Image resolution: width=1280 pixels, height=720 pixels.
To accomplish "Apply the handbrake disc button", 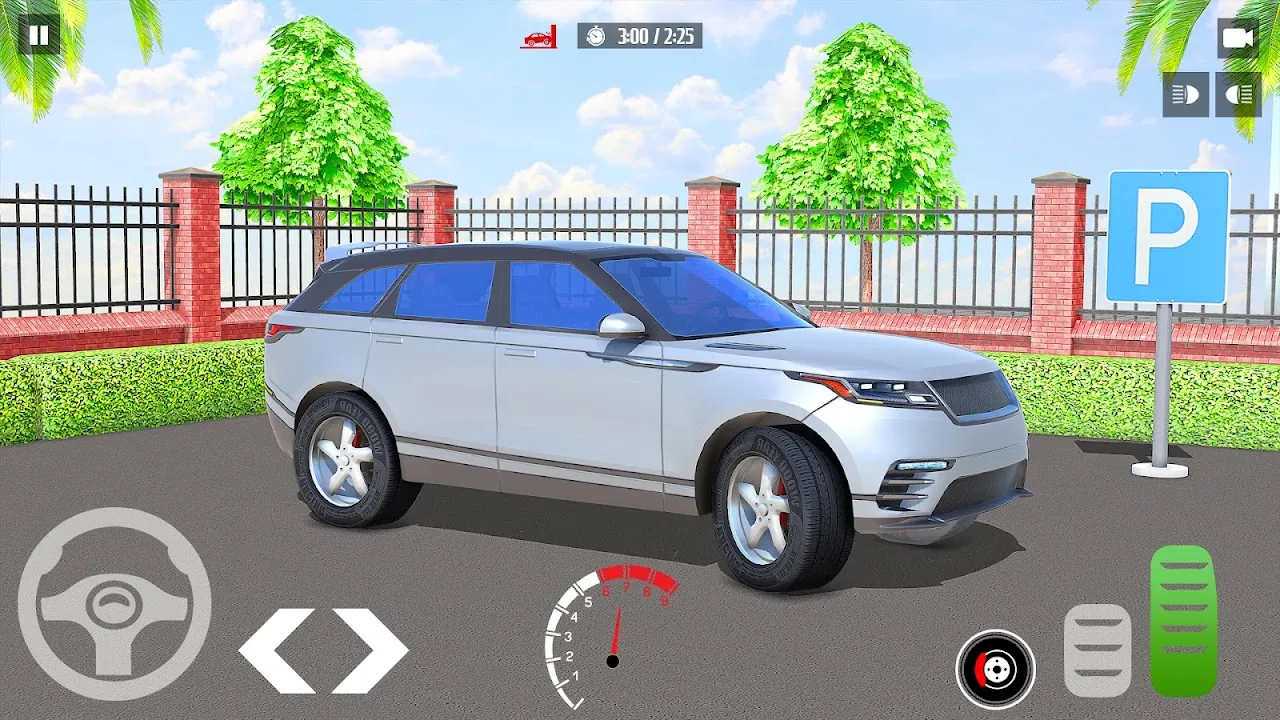I will coord(995,669).
